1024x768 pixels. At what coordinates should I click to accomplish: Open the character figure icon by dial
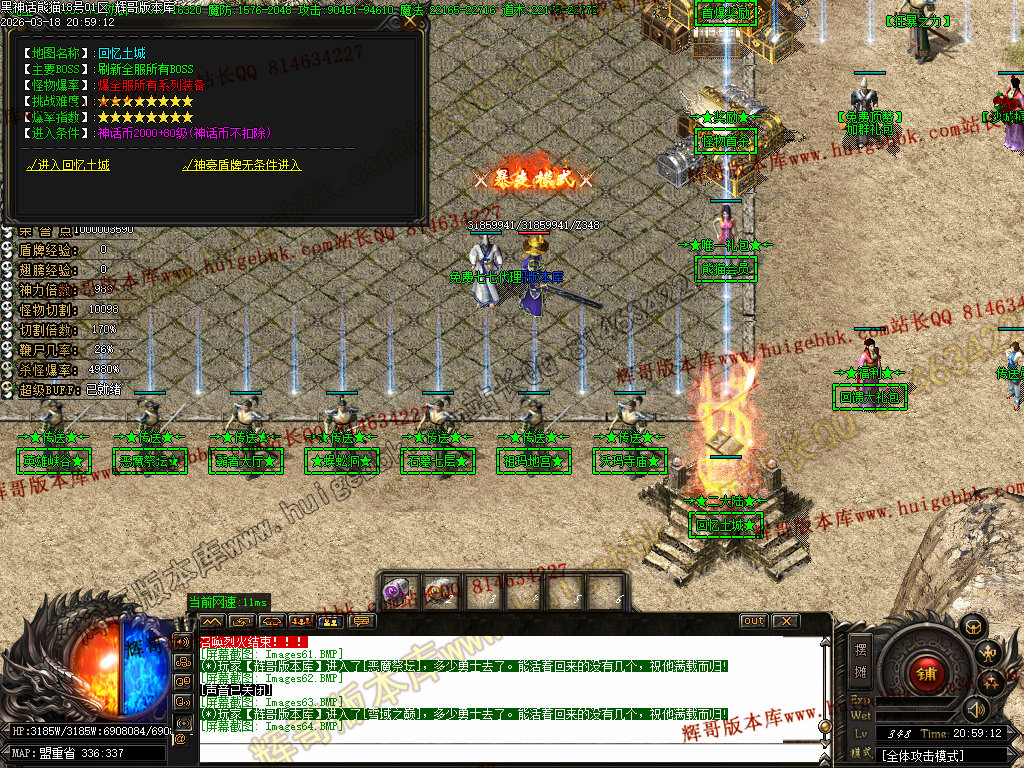click(x=989, y=654)
